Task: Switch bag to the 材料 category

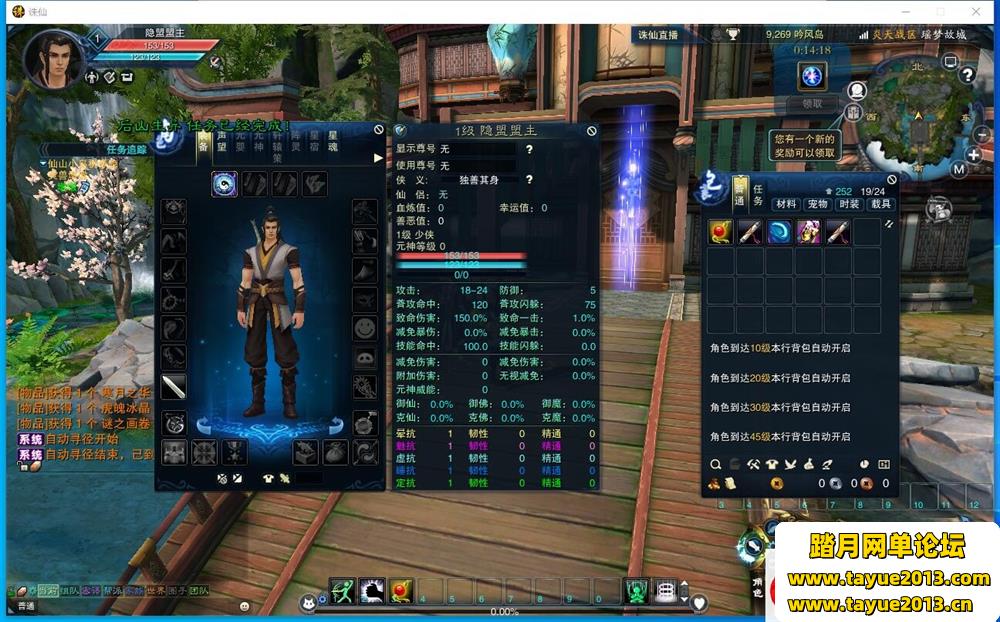Action: coord(786,204)
